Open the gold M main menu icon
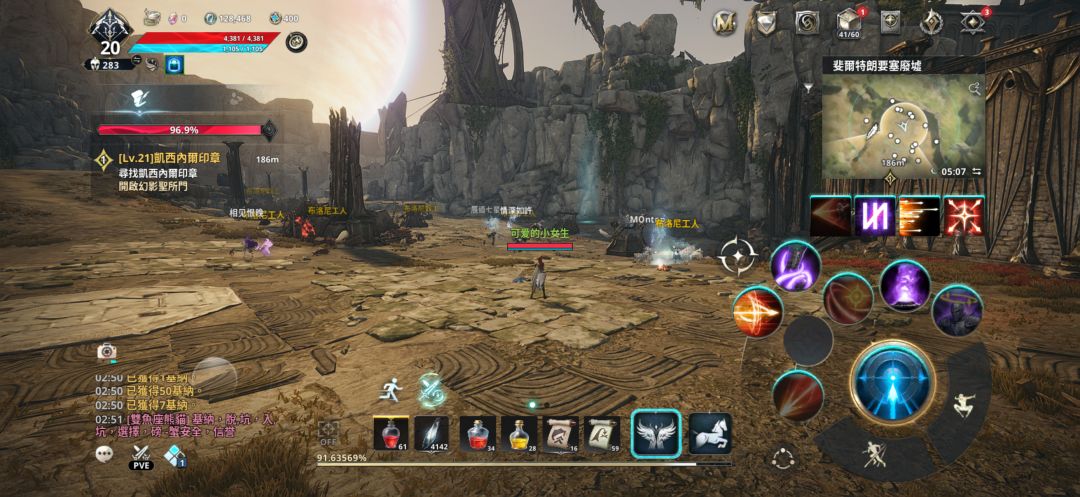 724,22
